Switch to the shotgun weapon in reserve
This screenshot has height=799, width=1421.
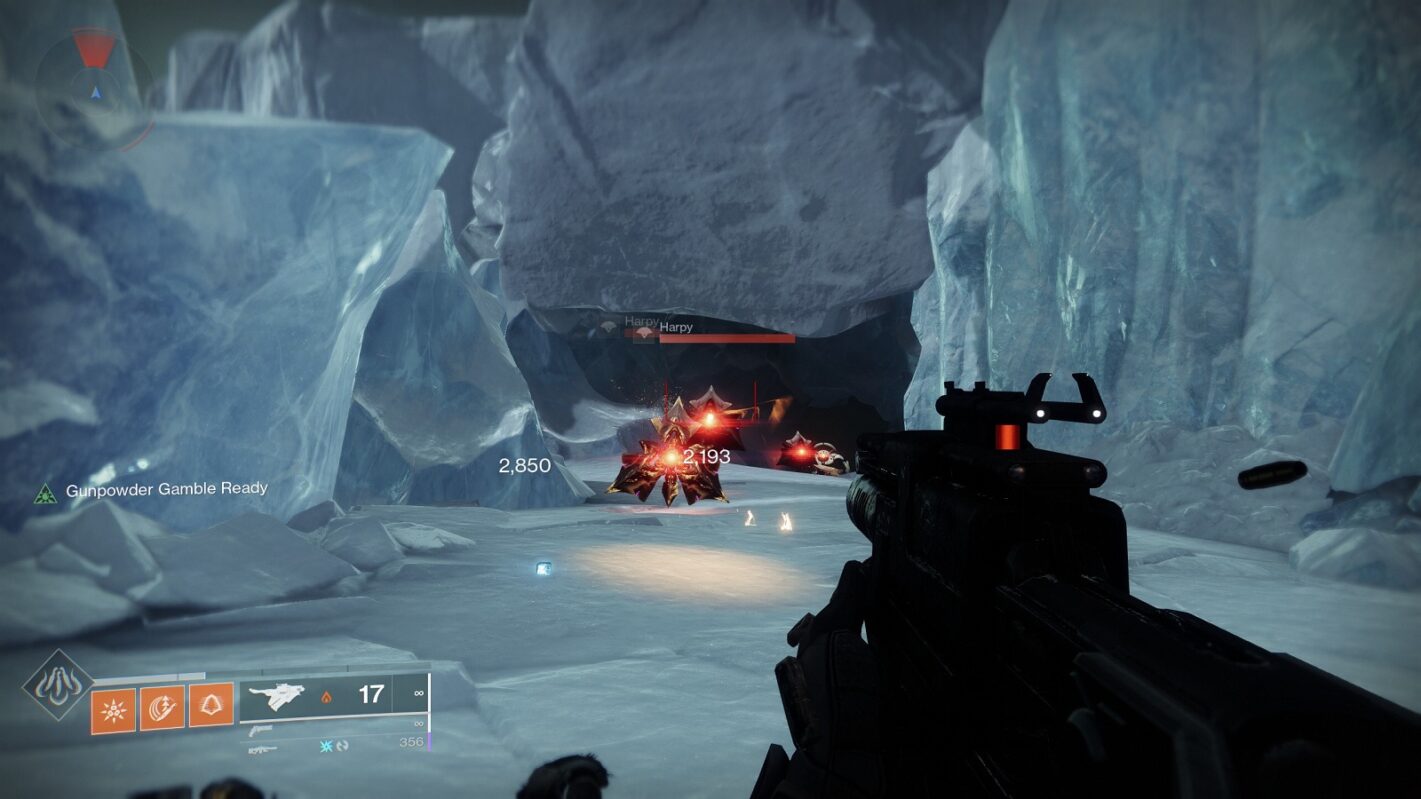tap(262, 729)
